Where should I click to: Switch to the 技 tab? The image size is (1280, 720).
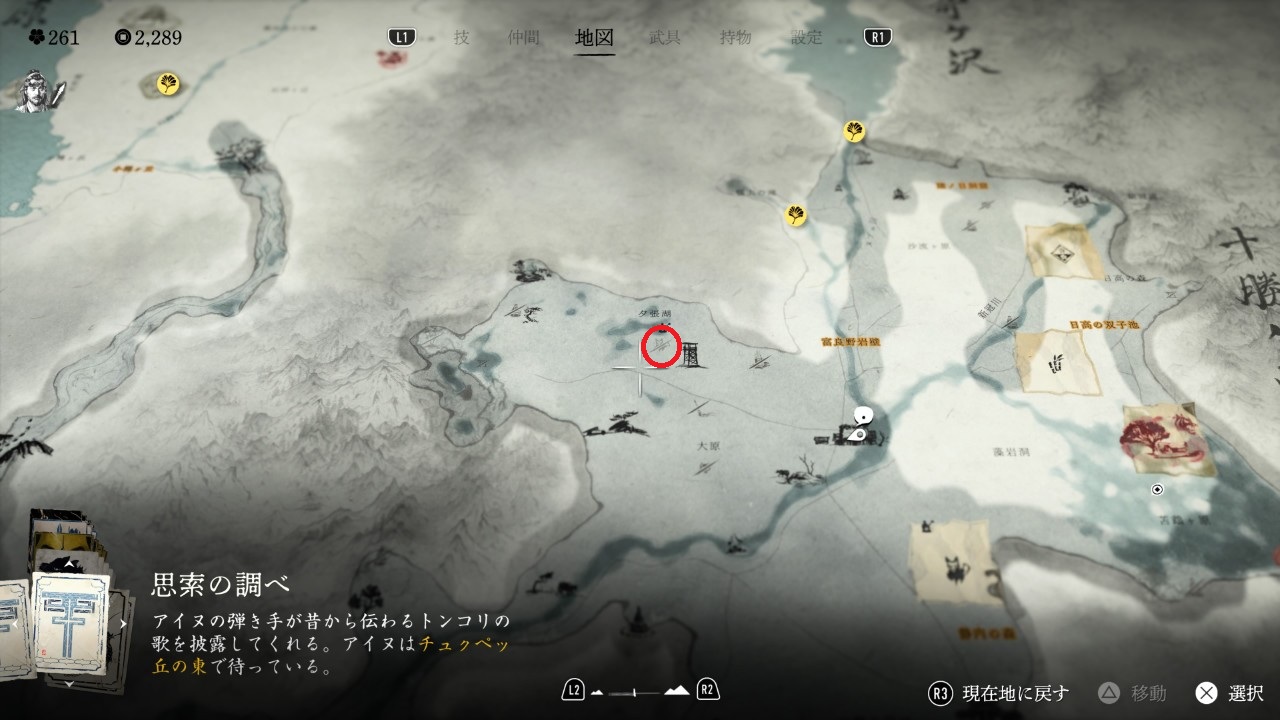click(461, 38)
